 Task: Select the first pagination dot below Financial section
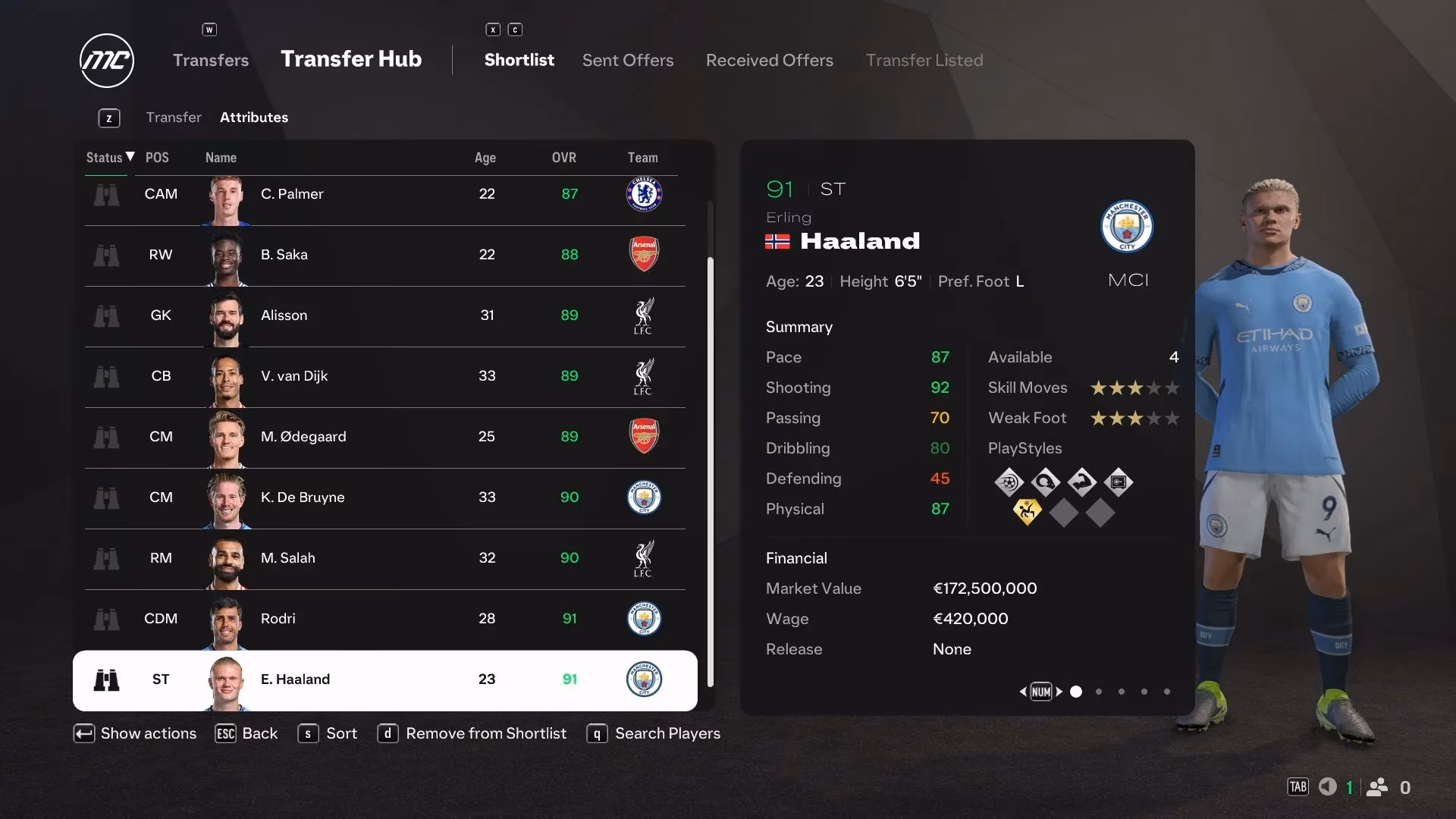point(1075,692)
